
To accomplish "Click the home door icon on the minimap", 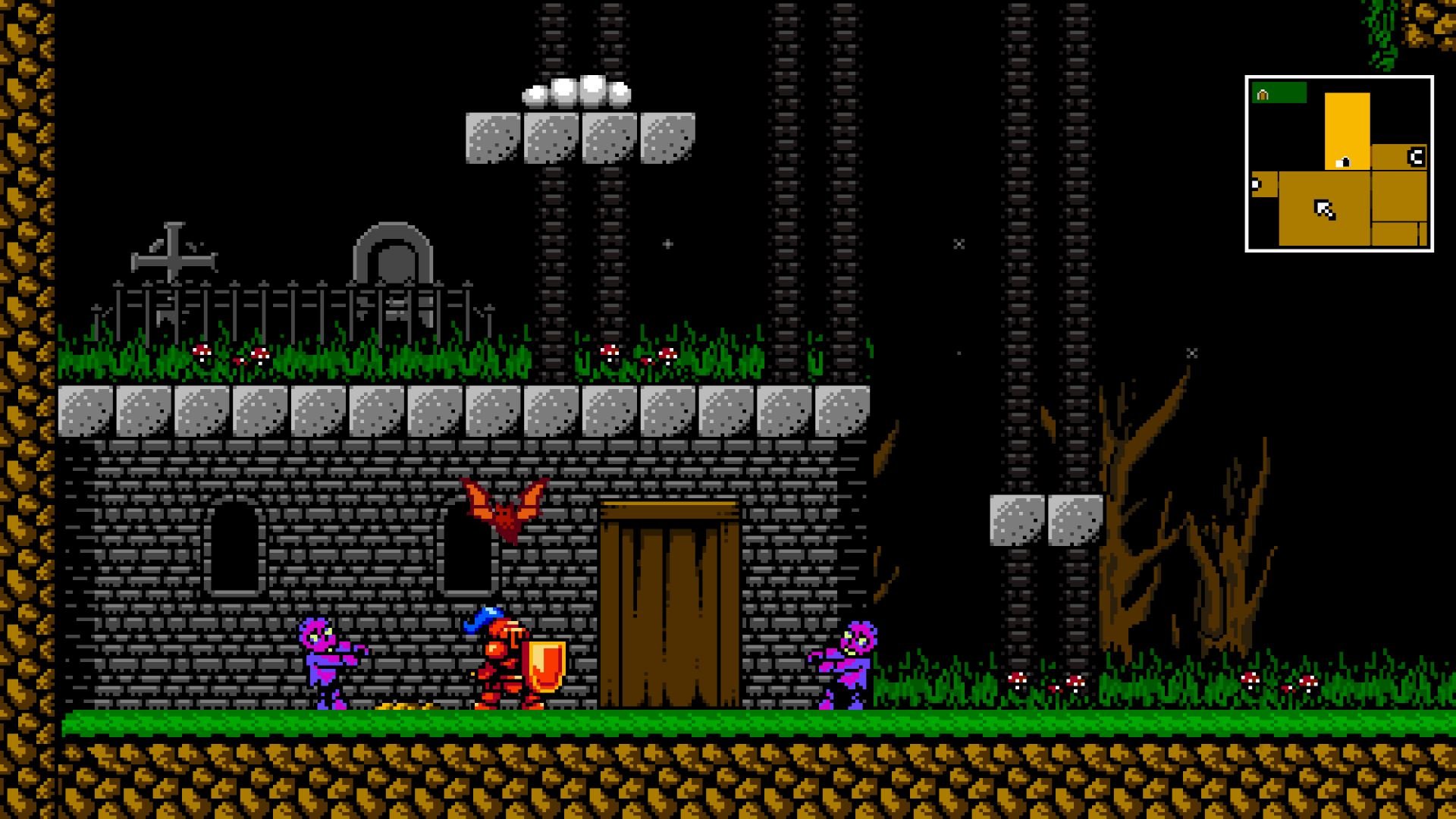I will click(1262, 94).
